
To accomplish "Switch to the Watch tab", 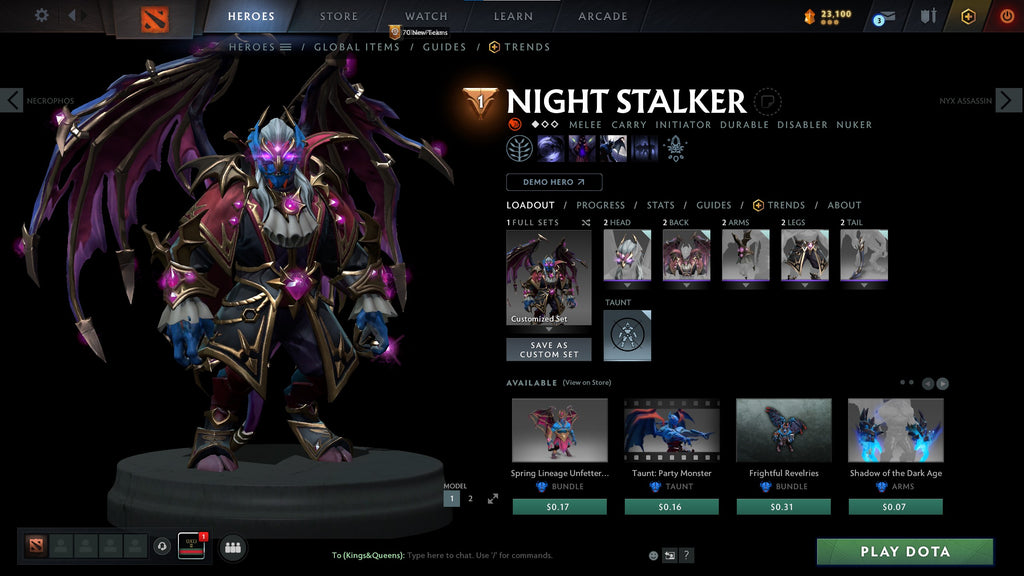I will (x=426, y=16).
